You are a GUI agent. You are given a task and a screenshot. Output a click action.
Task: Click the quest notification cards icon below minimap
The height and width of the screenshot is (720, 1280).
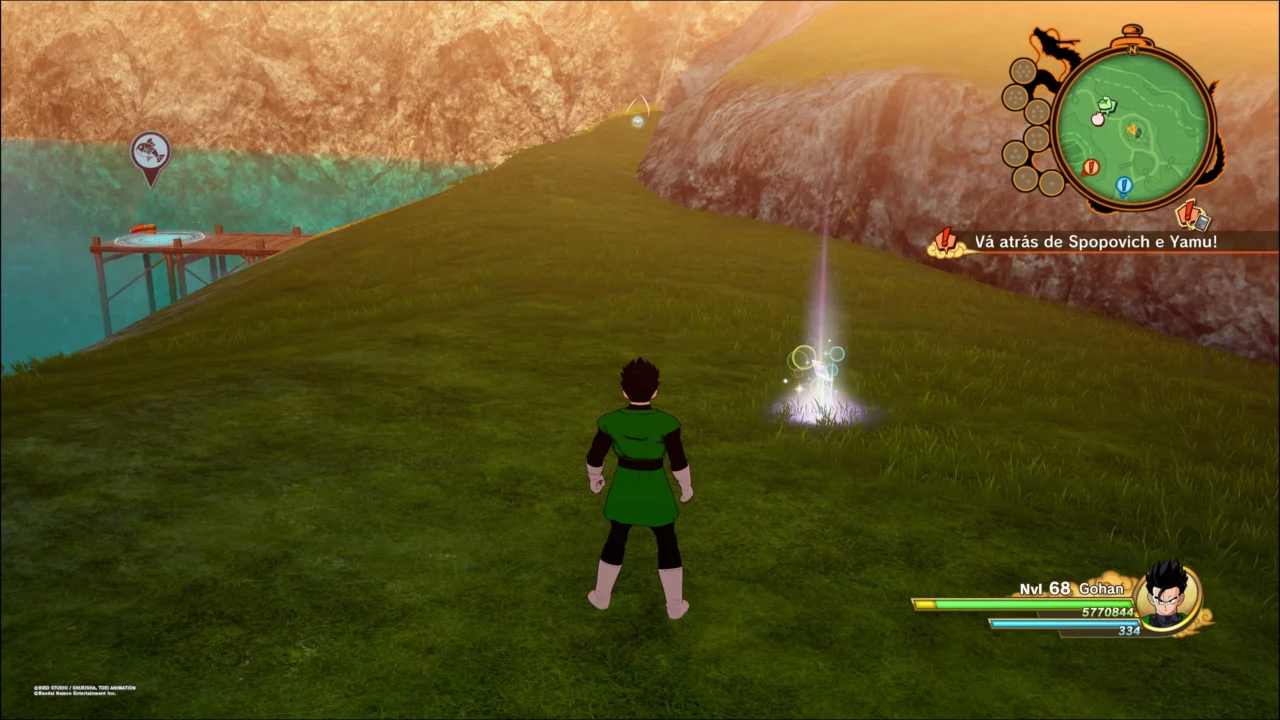coord(1192,215)
